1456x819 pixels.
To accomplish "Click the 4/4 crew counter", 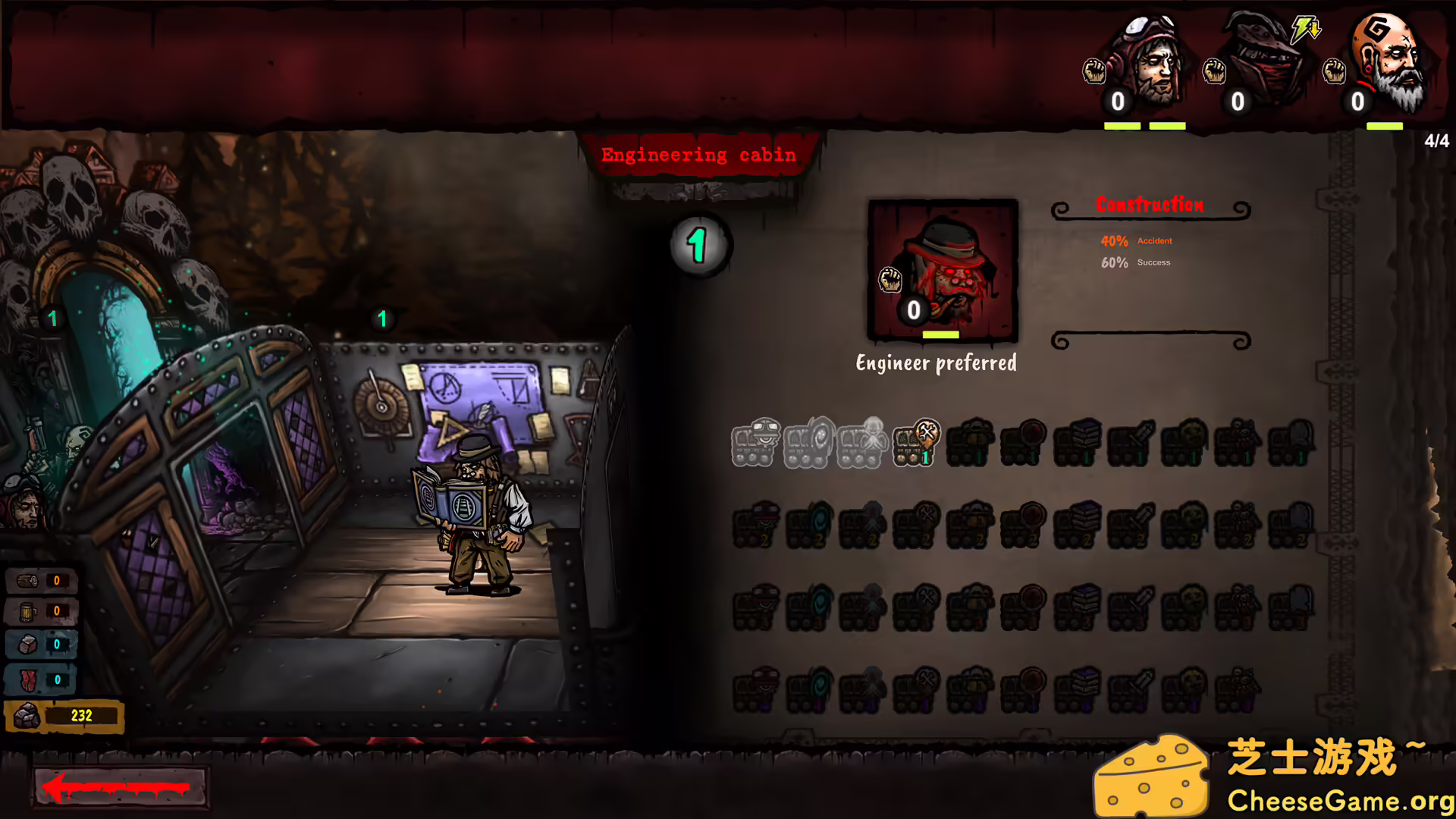I will click(1436, 140).
